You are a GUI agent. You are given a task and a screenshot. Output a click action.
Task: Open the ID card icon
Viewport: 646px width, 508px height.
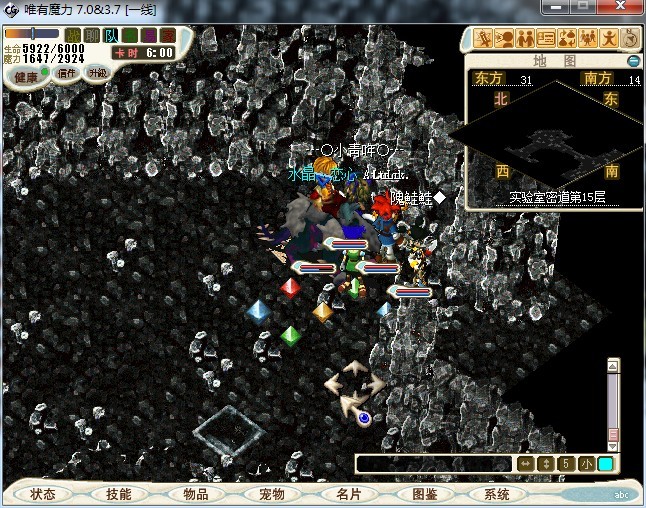tap(546, 39)
